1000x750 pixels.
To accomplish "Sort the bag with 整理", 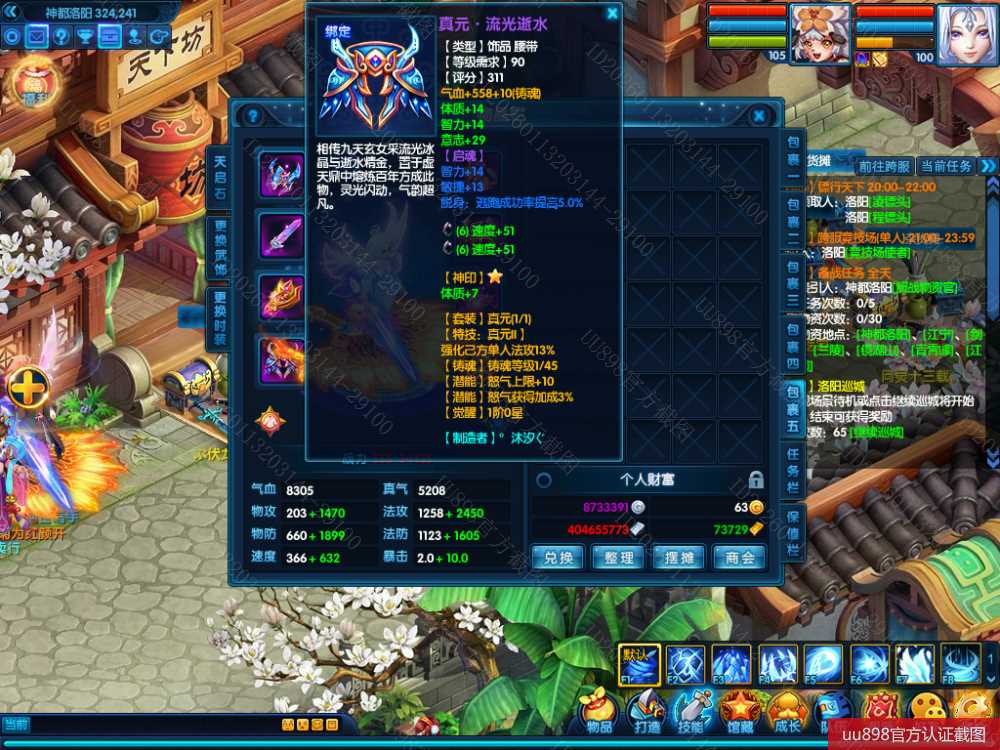I will (618, 557).
